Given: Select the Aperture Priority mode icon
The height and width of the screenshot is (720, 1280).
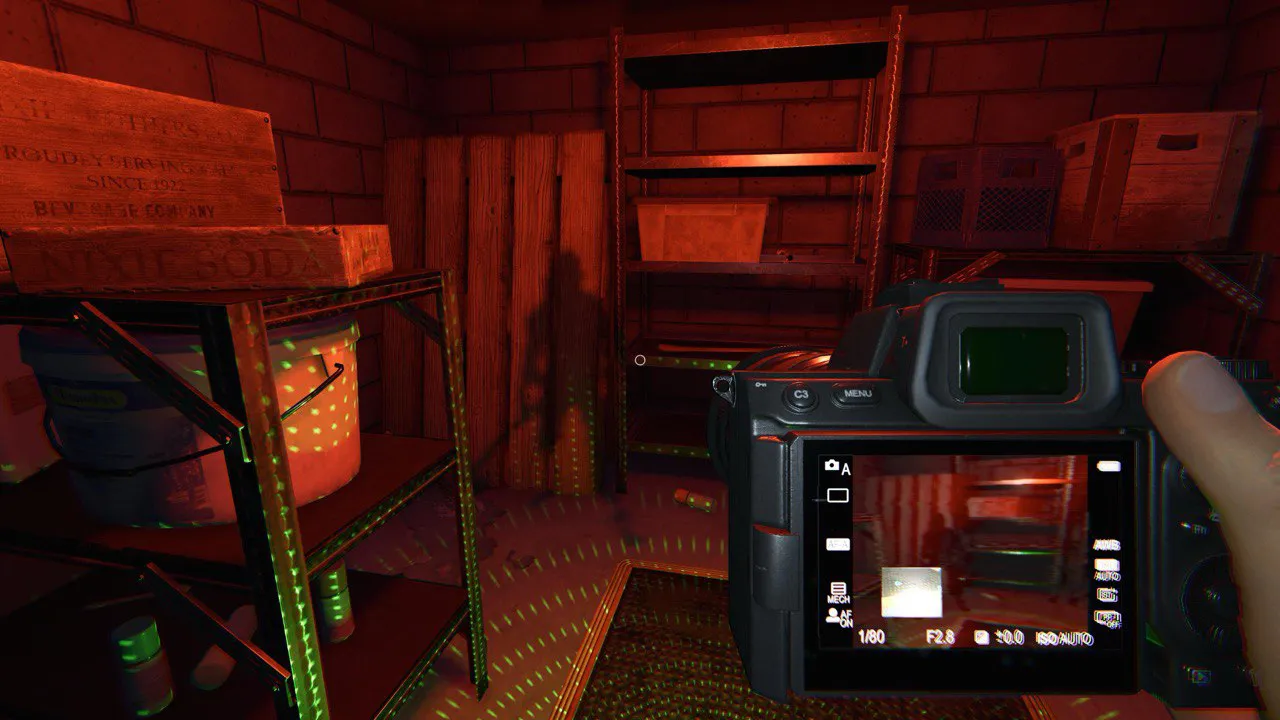Looking at the screenshot, I should [837, 467].
